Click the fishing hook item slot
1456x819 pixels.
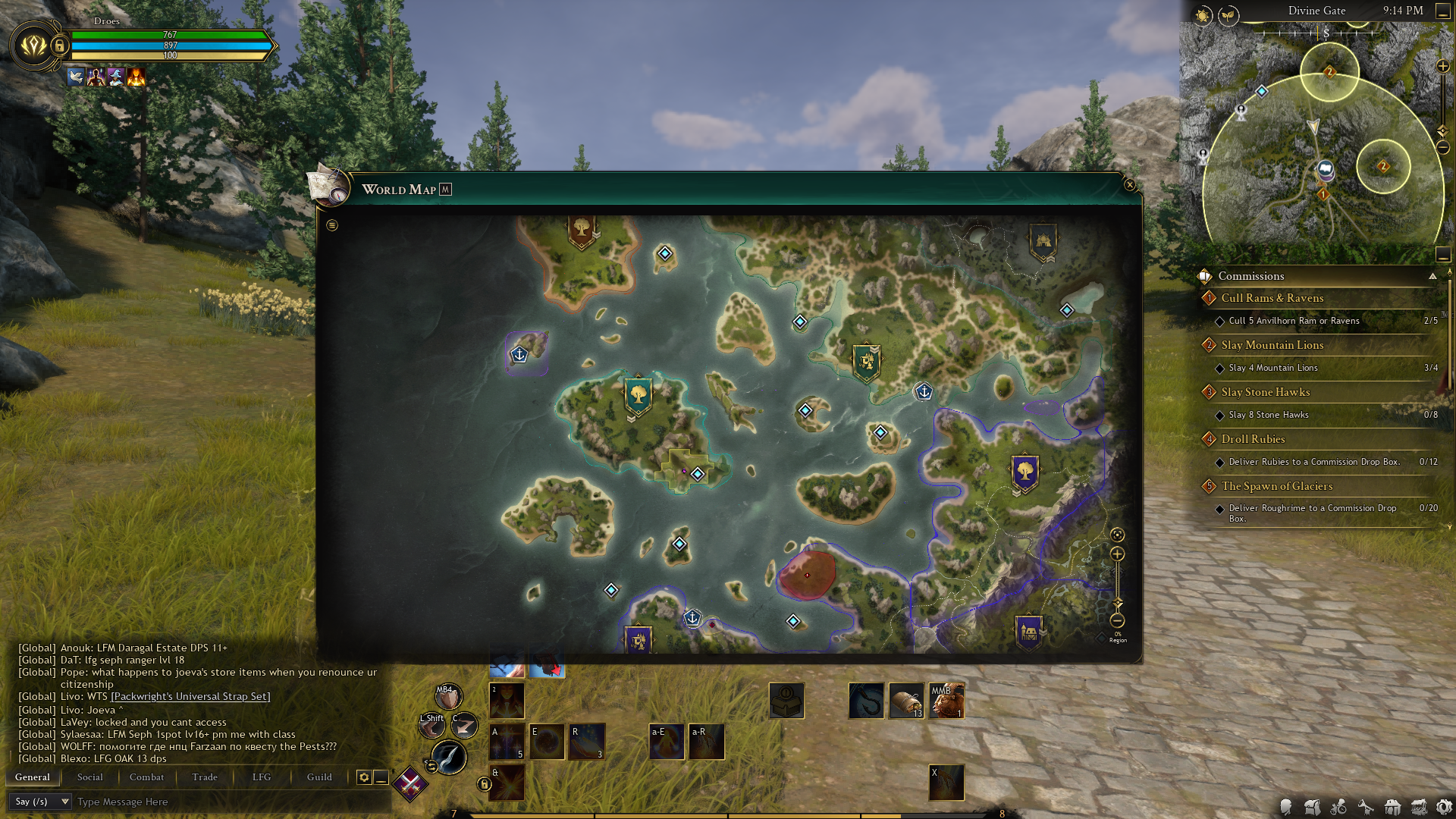866,700
